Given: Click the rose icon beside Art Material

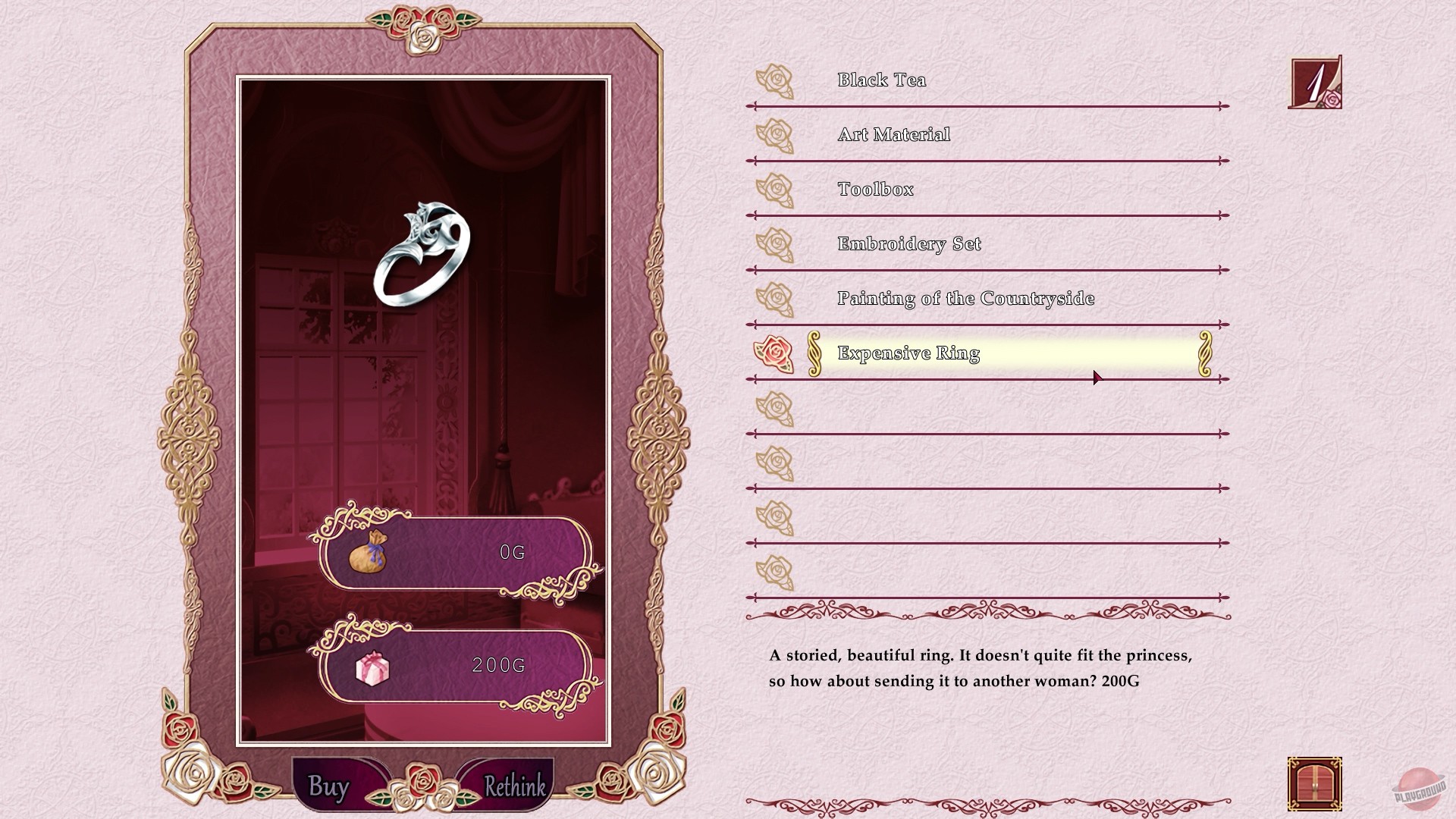Looking at the screenshot, I should (777, 135).
